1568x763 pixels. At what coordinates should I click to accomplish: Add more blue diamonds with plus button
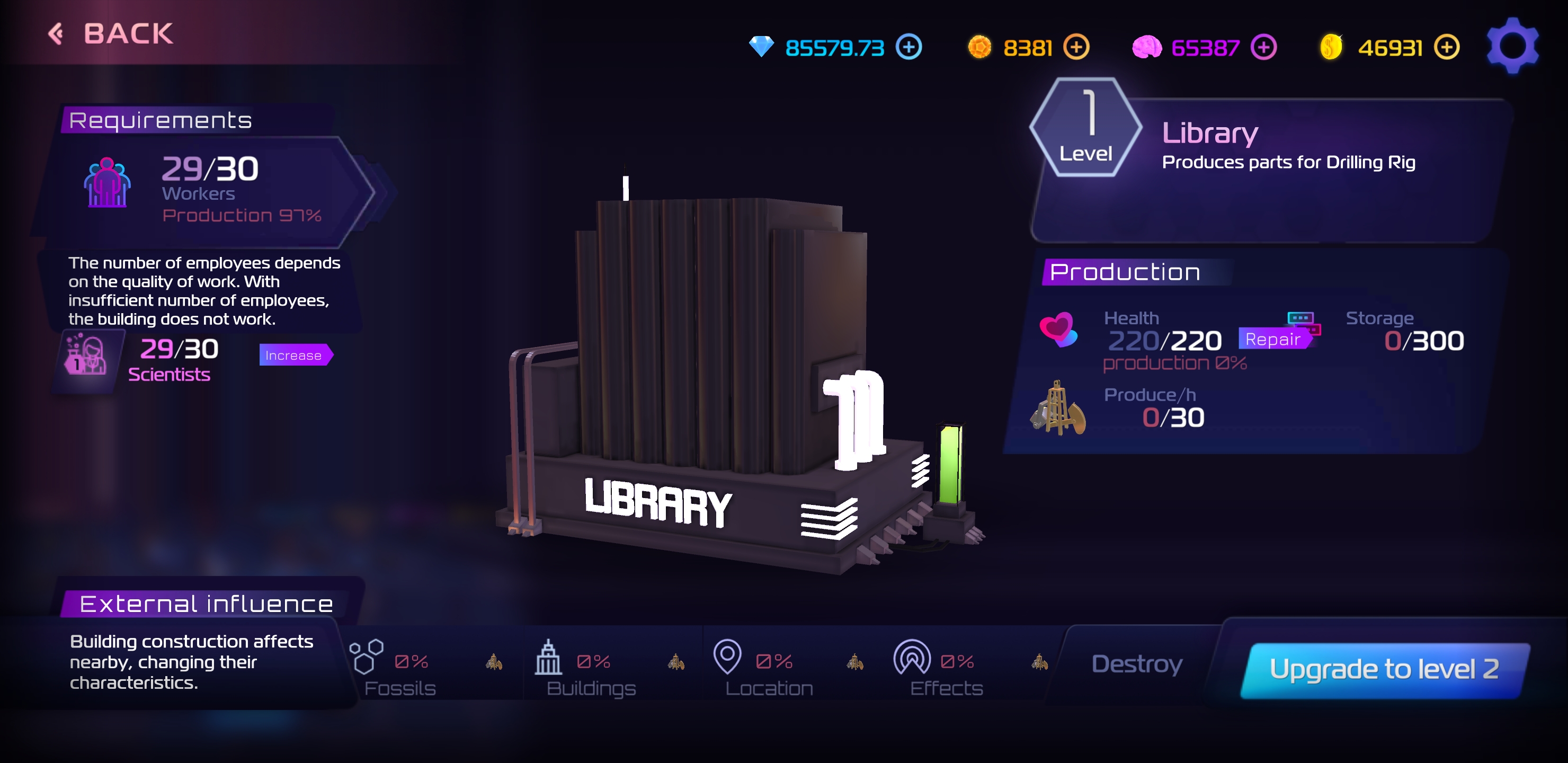coord(908,48)
